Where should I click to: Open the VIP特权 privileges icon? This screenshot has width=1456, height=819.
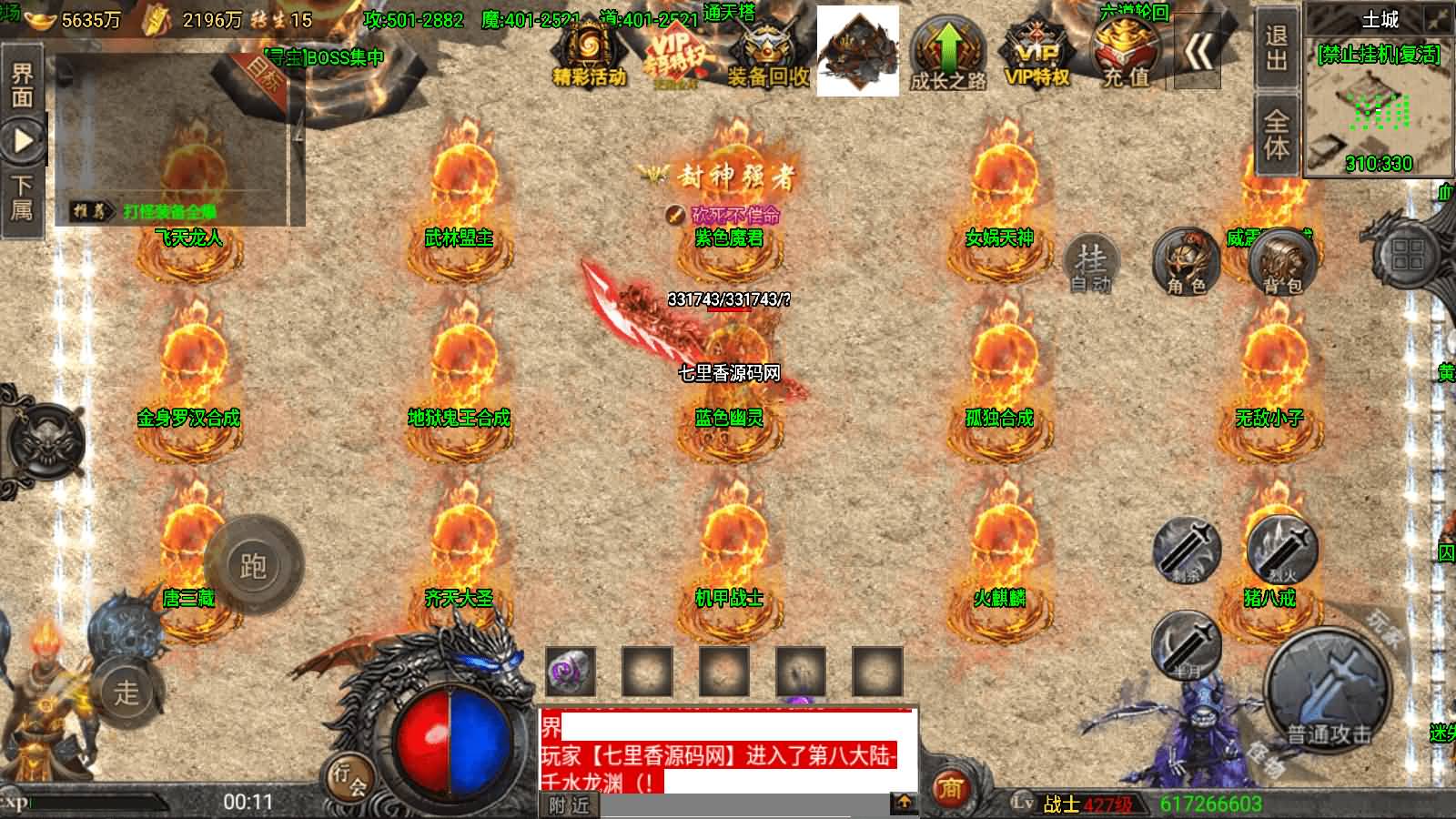(x=1036, y=55)
